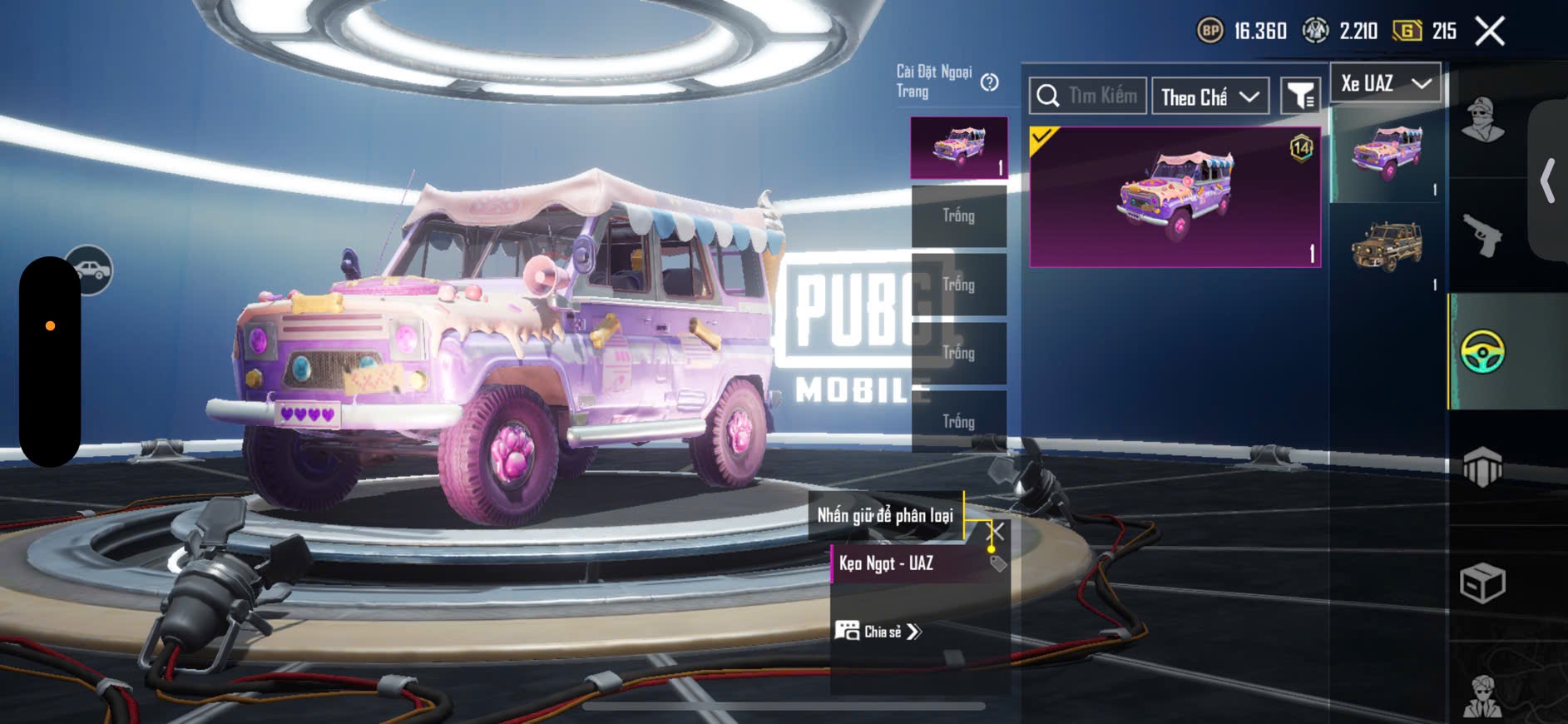Click the tag icon beside Kẹo Ngọt - UAZ
1568x724 pixels.
(x=998, y=563)
